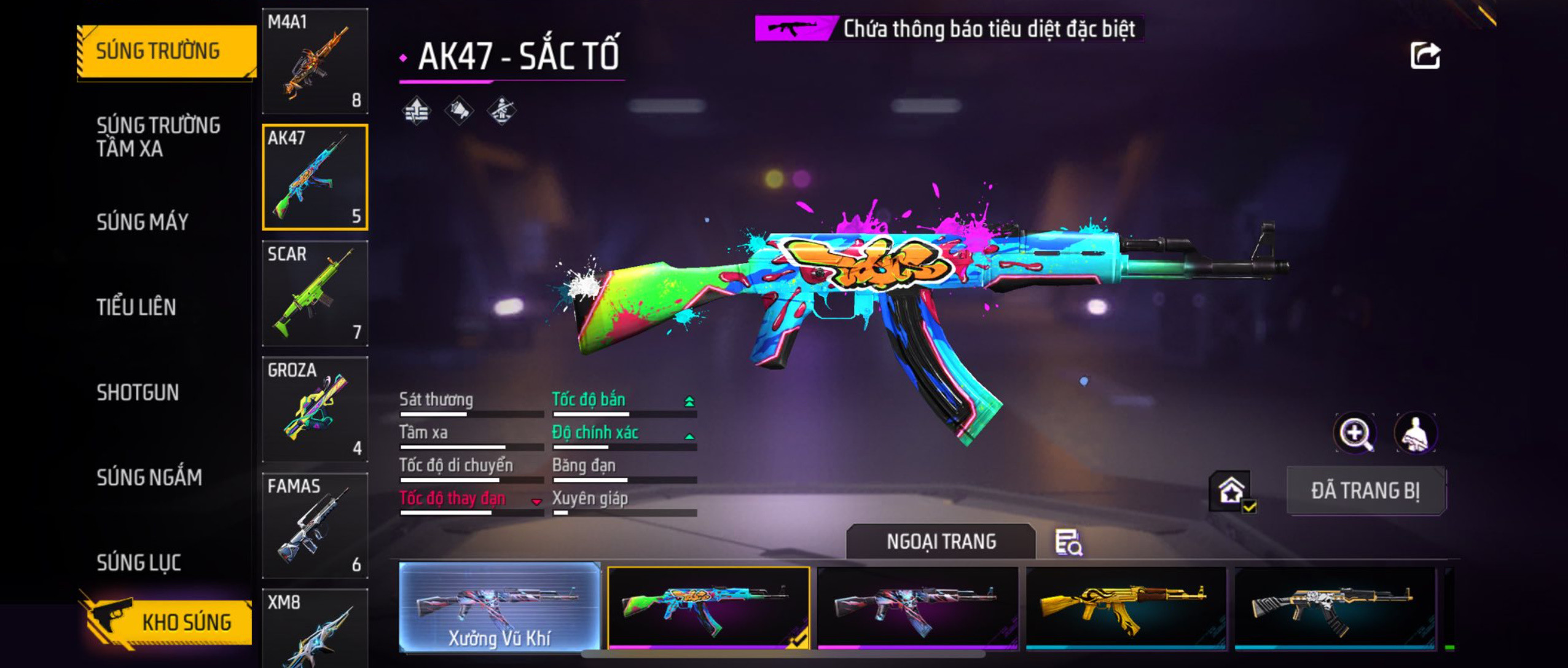Preview weapon on character icon
The image size is (1568, 668).
coord(1415,433)
